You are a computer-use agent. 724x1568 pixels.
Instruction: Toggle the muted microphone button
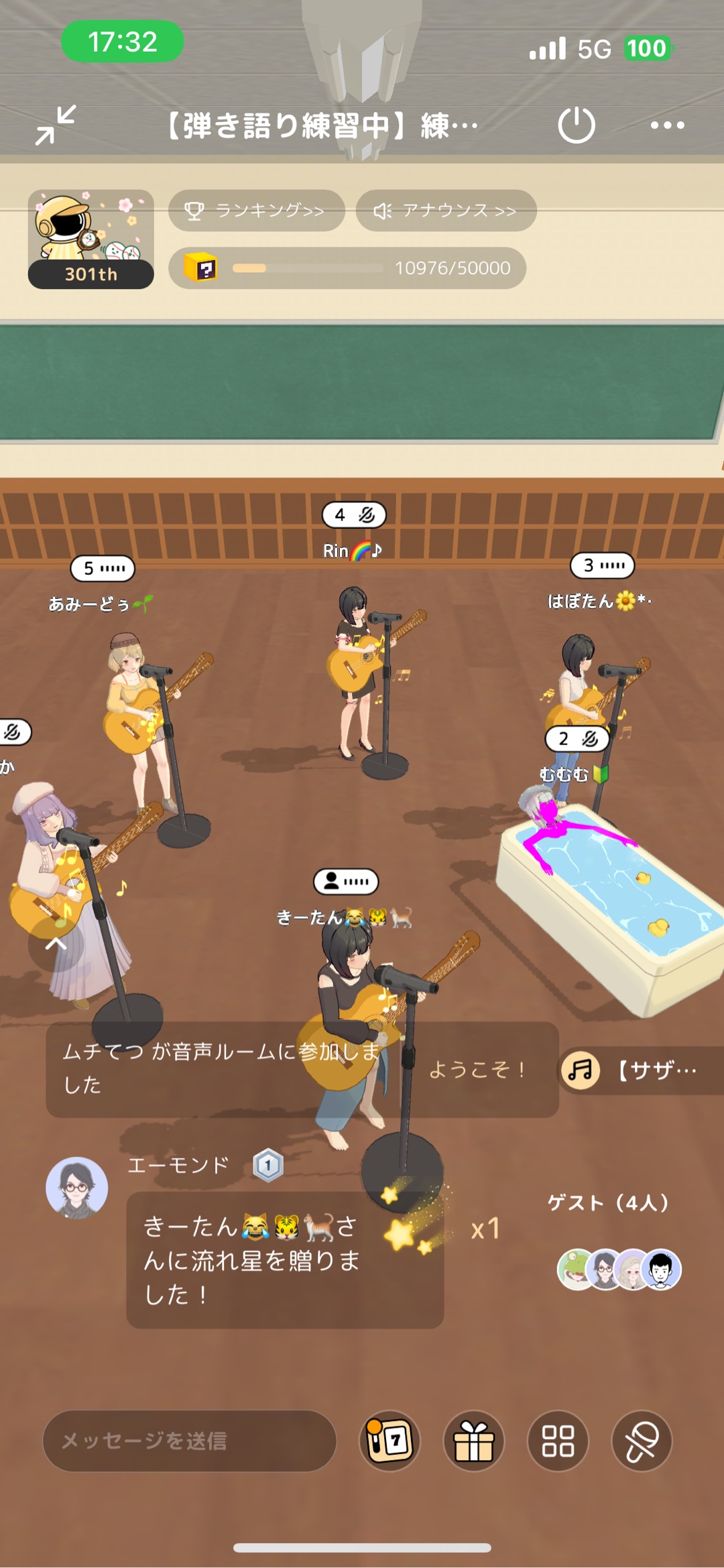coord(642,1441)
